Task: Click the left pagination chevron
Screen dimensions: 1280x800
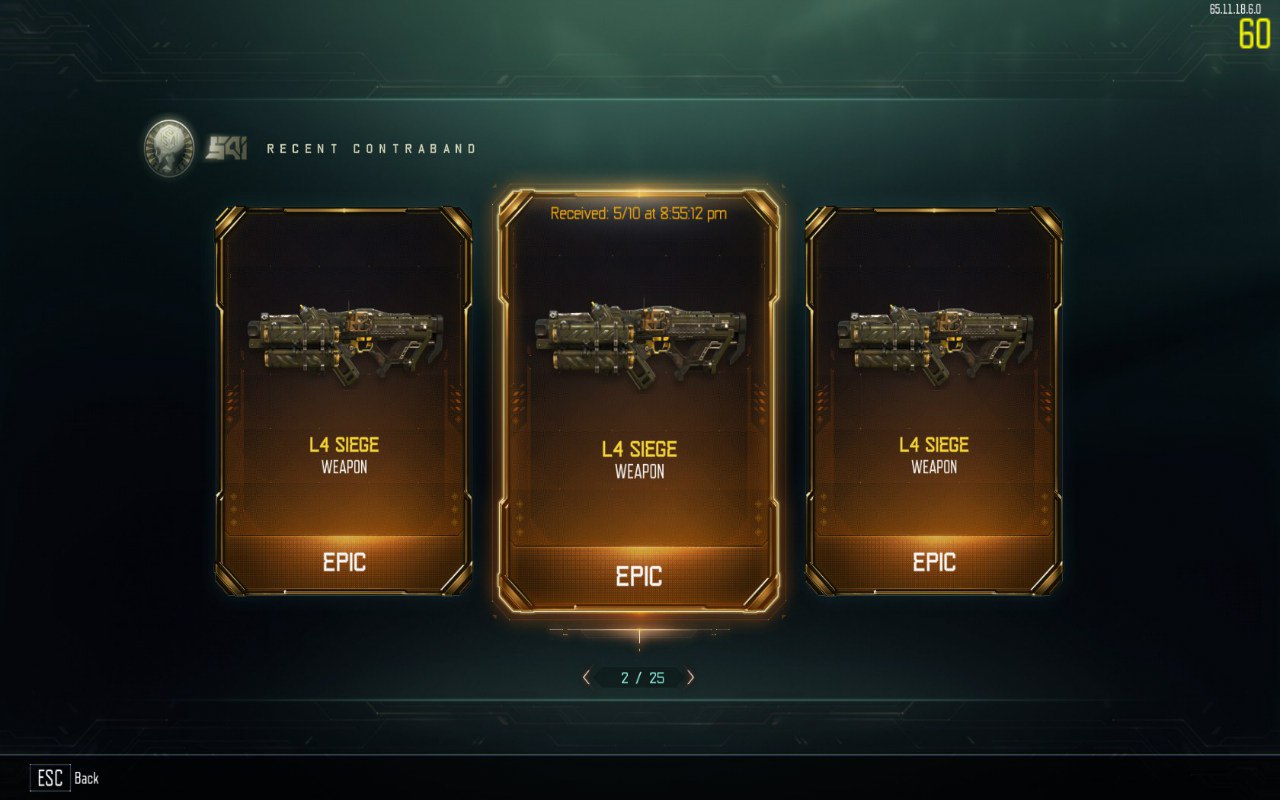Action: [585, 677]
